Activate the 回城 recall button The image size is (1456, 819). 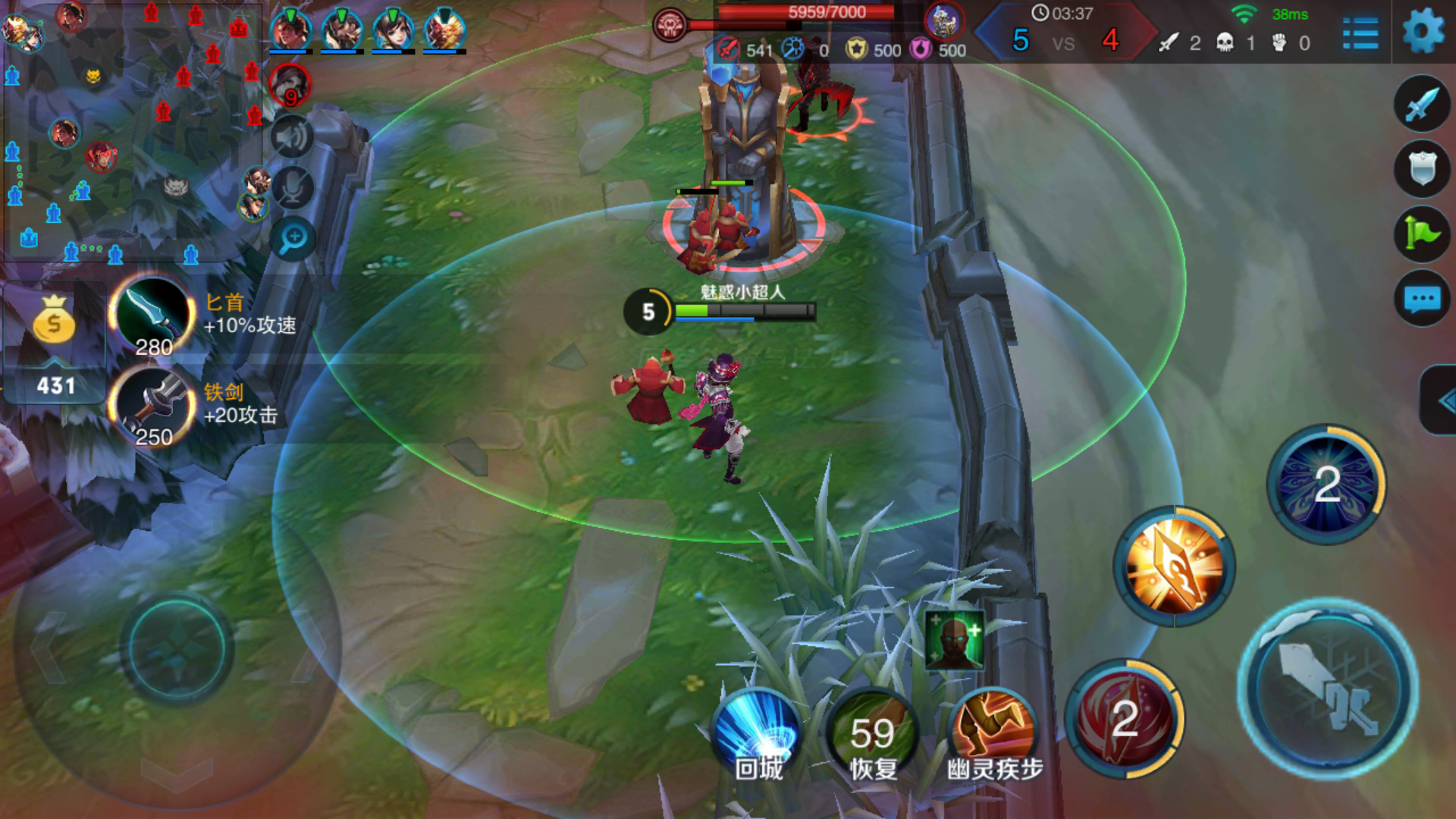tap(758, 733)
